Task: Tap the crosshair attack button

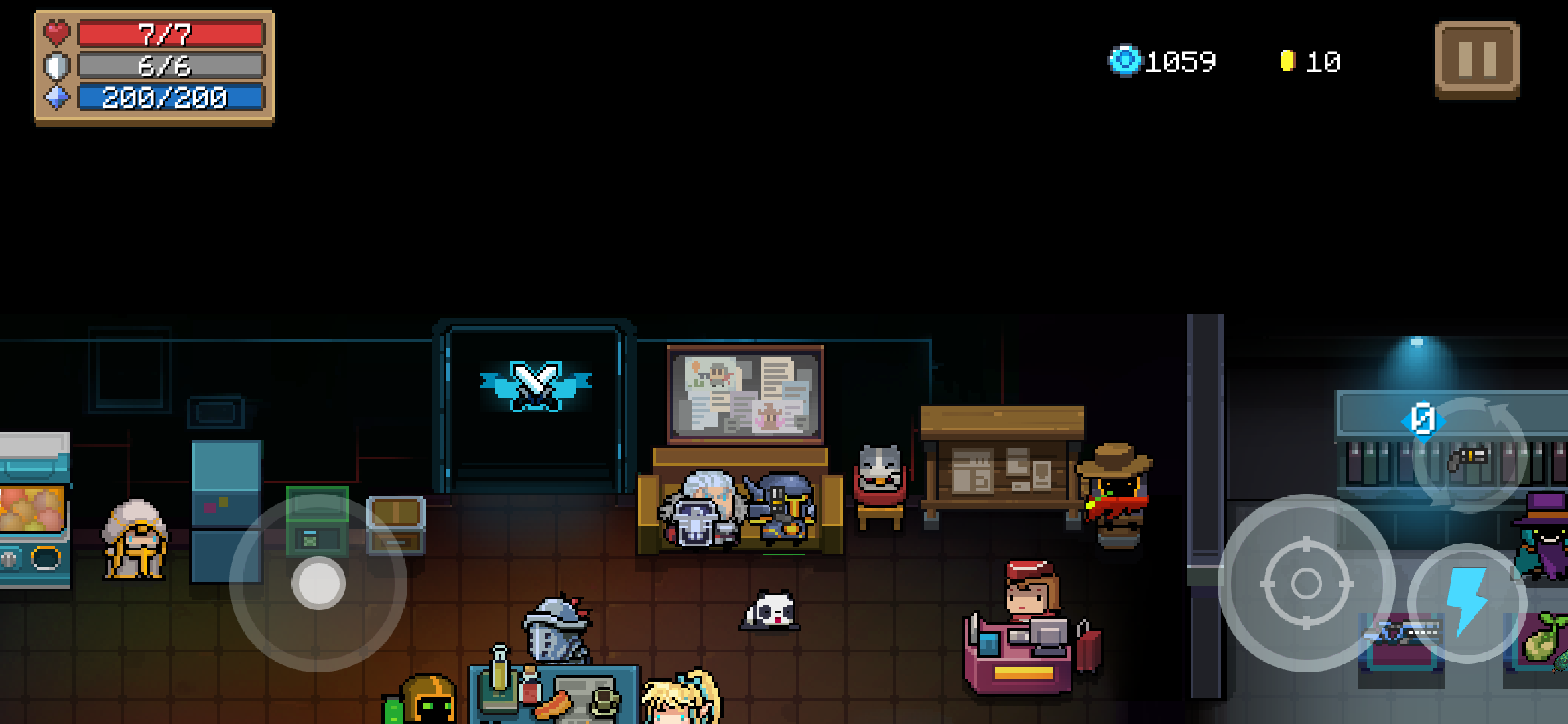Action: (1306, 583)
